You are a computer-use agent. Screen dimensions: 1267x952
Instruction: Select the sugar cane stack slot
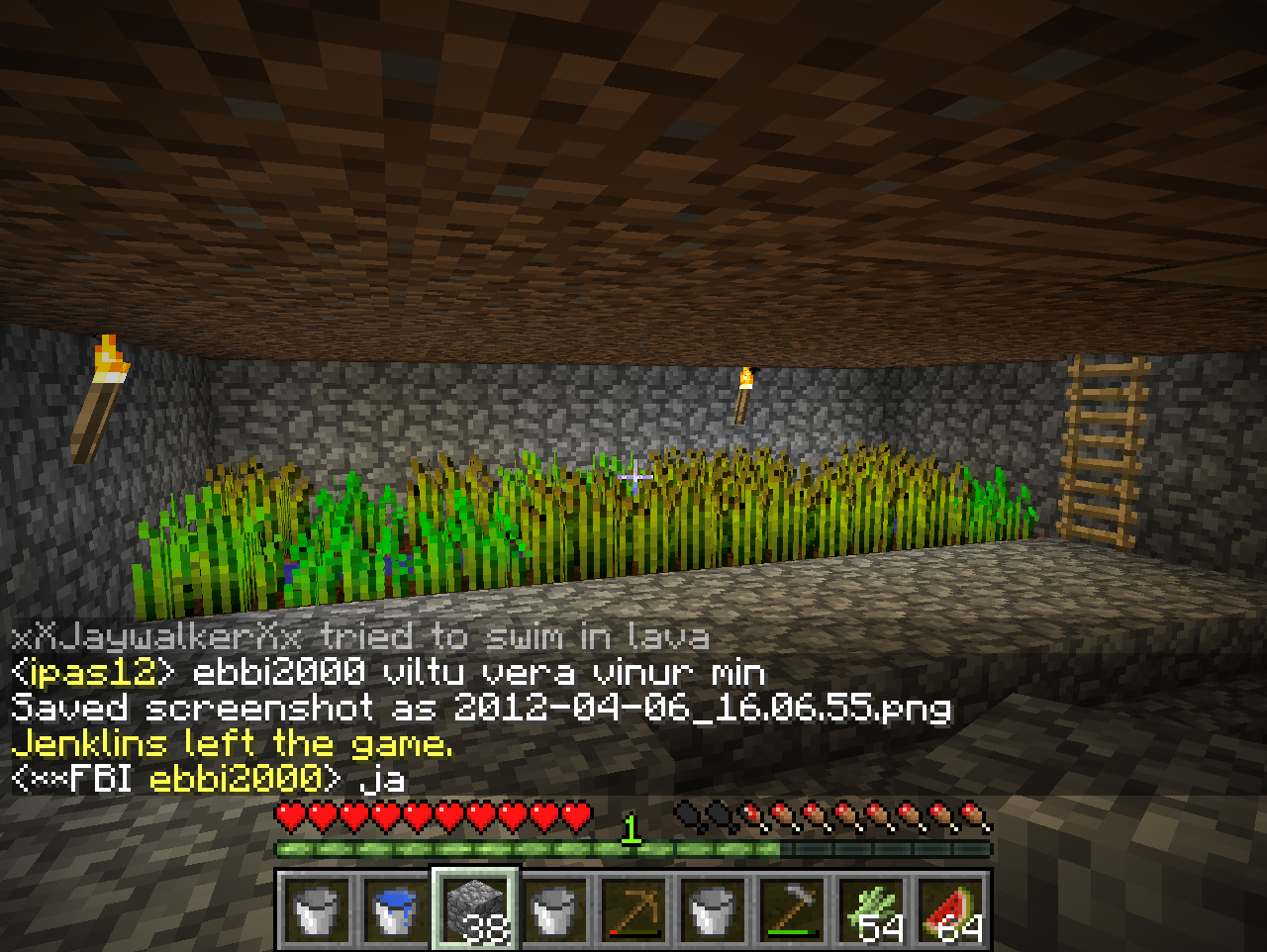[871, 908]
